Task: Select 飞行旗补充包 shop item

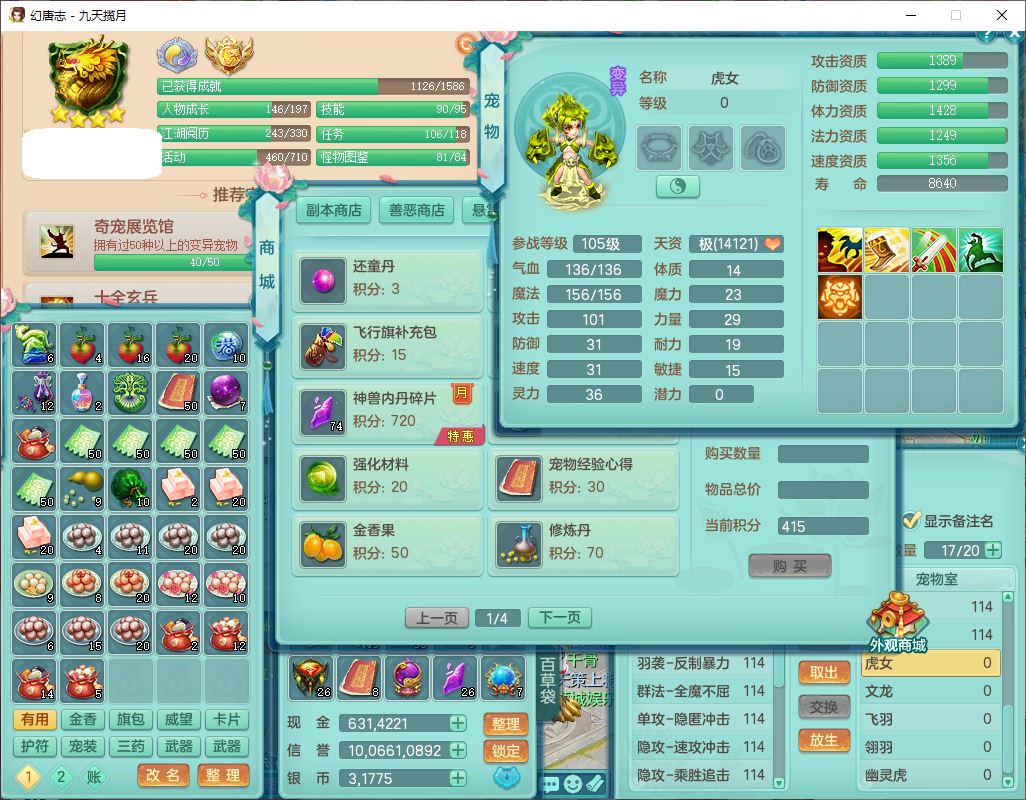Action: (390, 344)
